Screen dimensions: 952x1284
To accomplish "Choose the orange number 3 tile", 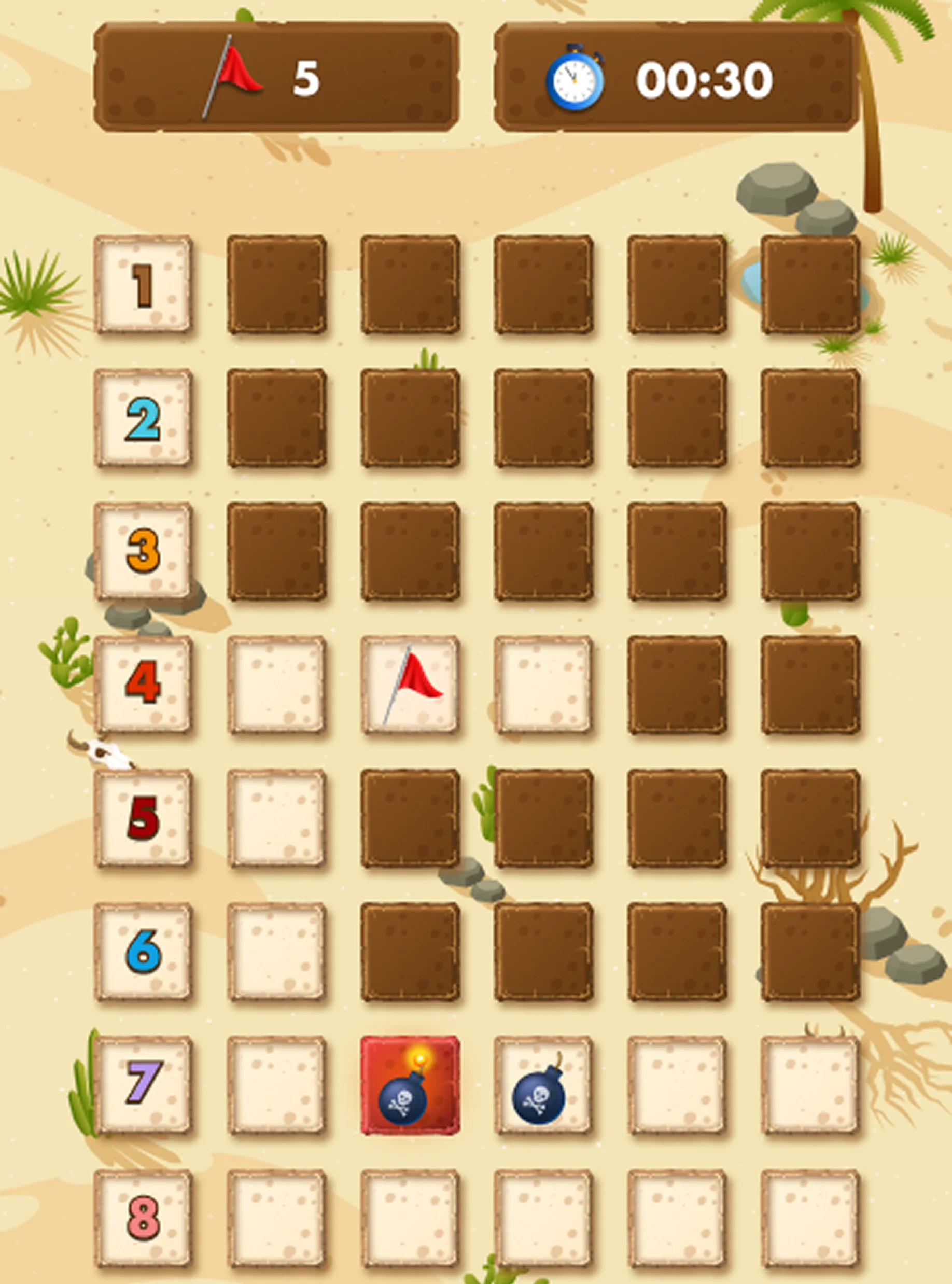I will [143, 552].
